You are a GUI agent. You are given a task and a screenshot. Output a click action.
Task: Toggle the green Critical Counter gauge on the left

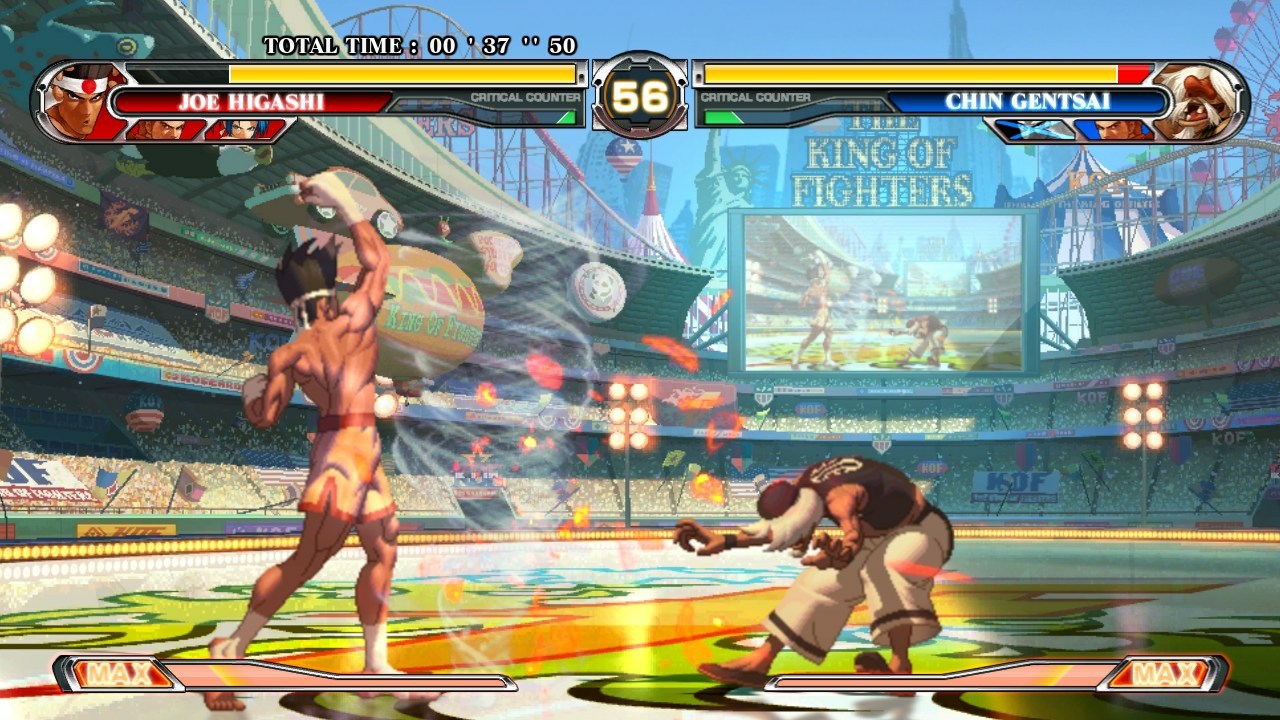pyautogui.click(x=566, y=116)
